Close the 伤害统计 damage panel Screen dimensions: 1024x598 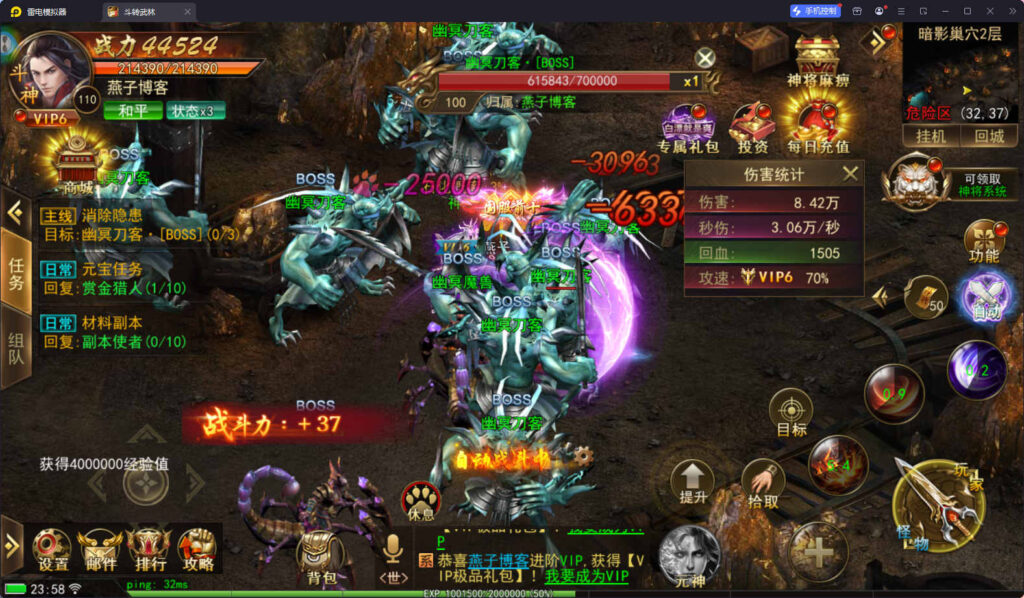click(x=850, y=174)
